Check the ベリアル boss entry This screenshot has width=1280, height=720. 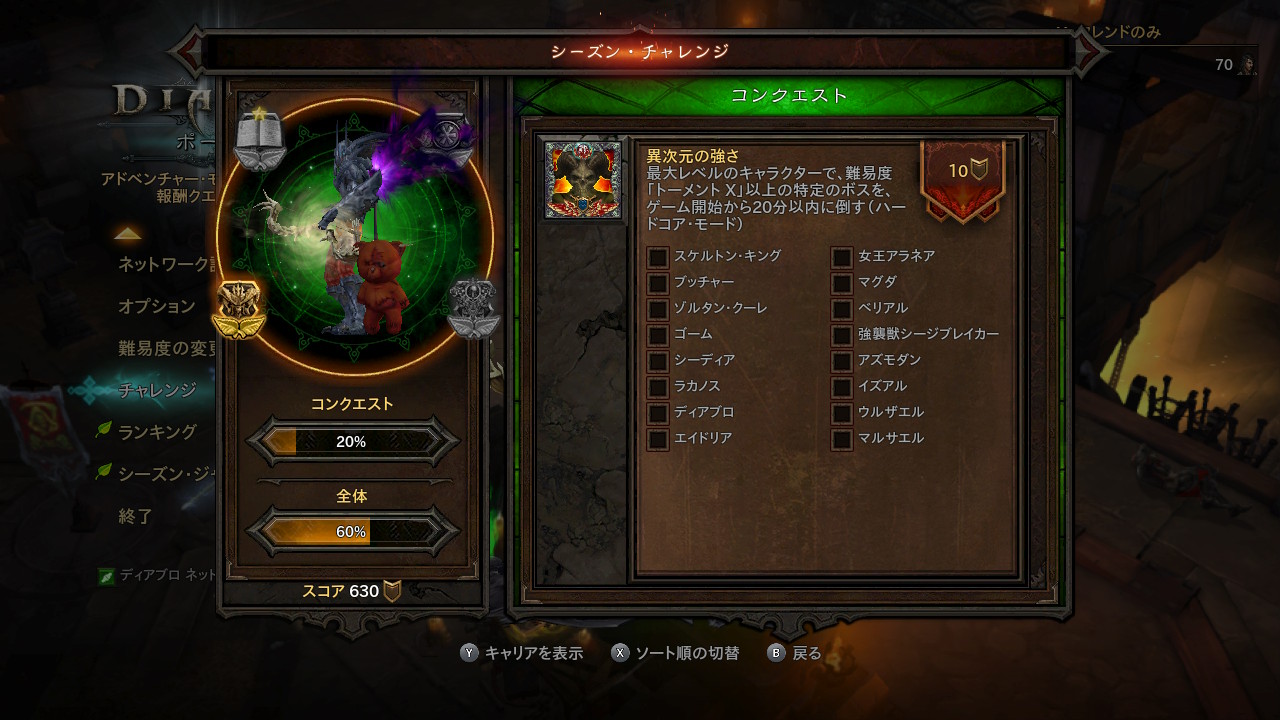click(x=842, y=309)
